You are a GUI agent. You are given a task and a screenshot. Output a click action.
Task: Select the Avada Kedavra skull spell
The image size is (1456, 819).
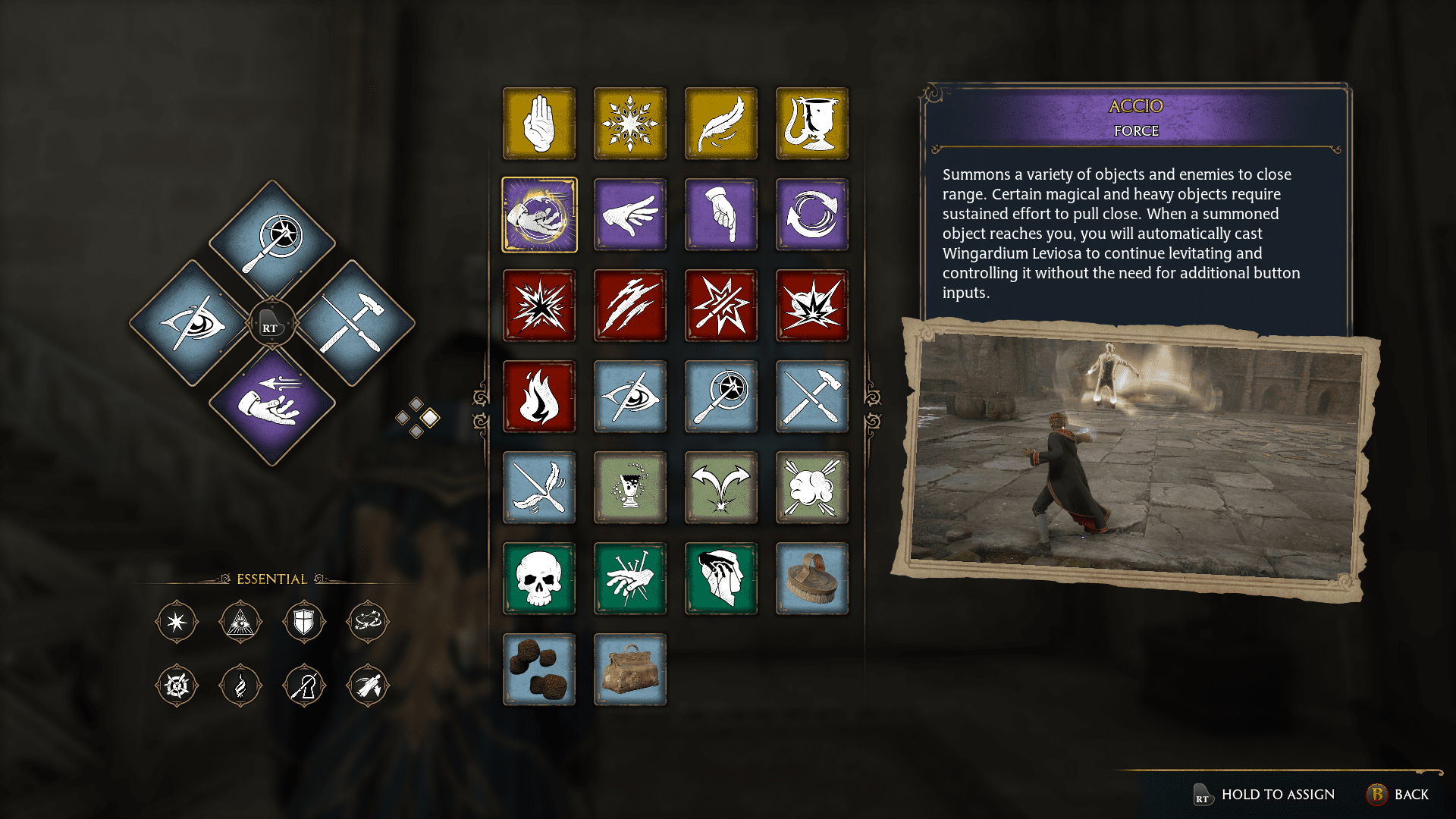[539, 579]
